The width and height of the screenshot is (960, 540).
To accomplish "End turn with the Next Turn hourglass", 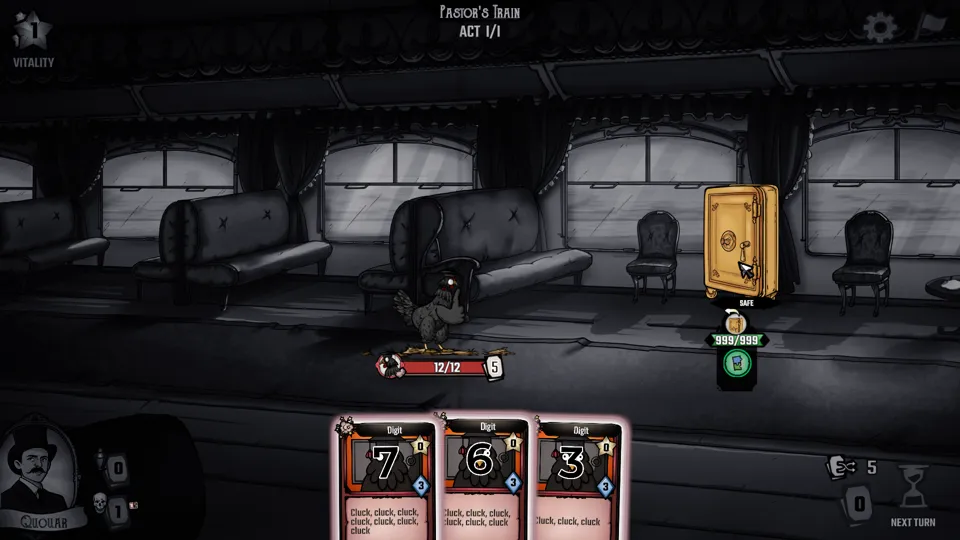I will tap(914, 490).
